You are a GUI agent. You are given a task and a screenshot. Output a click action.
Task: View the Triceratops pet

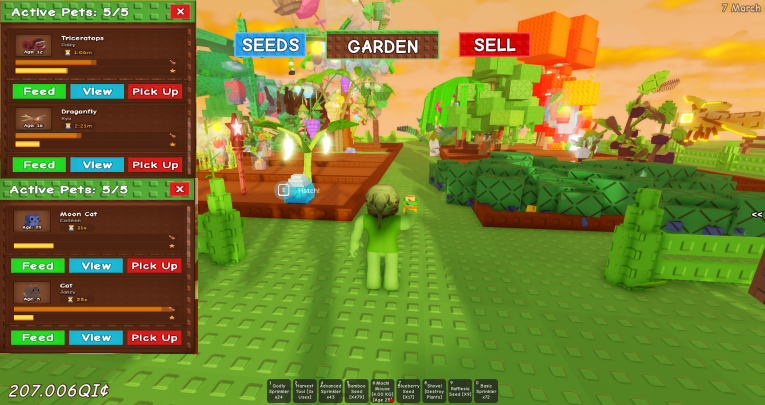click(x=97, y=92)
